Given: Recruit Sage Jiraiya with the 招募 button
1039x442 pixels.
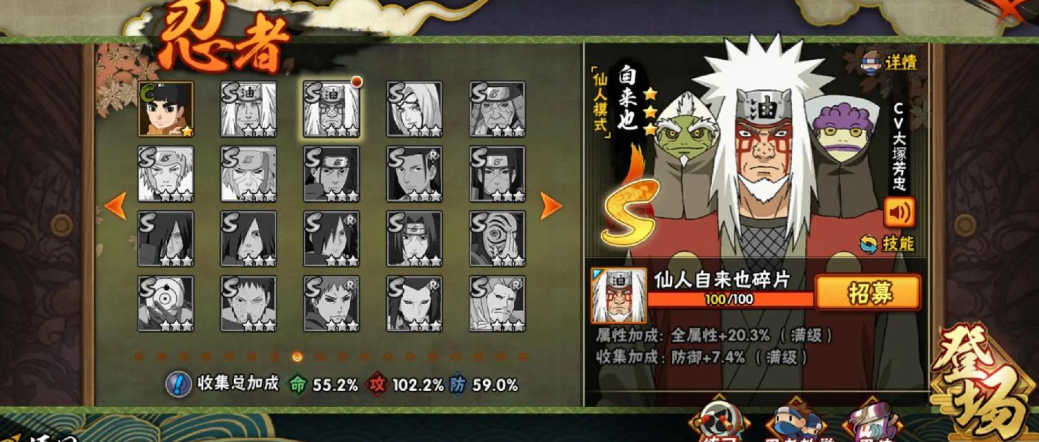Looking at the screenshot, I should pyautogui.click(x=867, y=293).
